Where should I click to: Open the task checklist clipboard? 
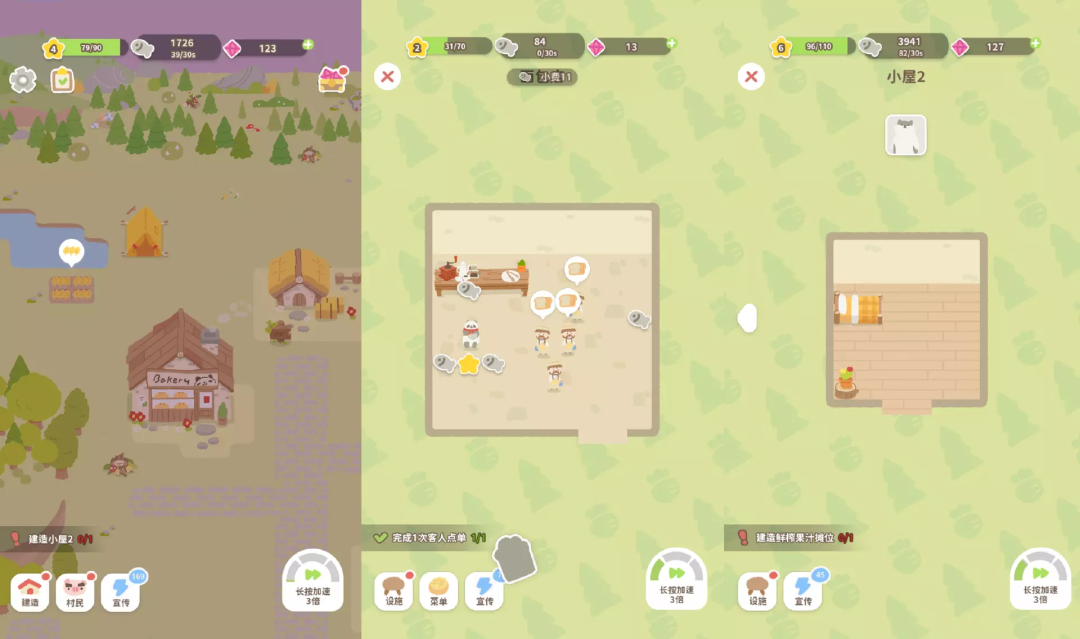click(x=63, y=80)
